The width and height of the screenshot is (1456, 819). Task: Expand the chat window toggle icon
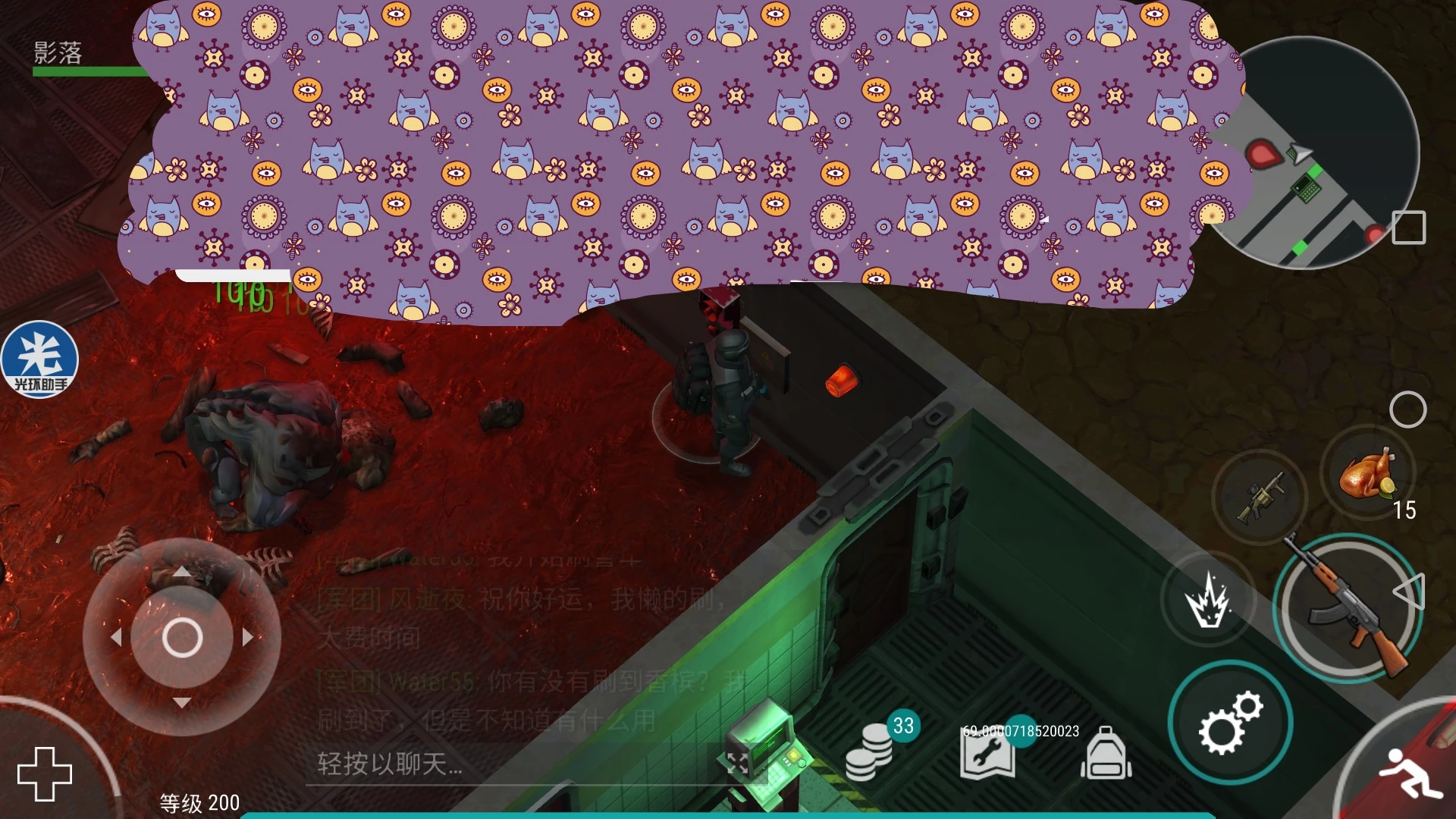(x=737, y=763)
